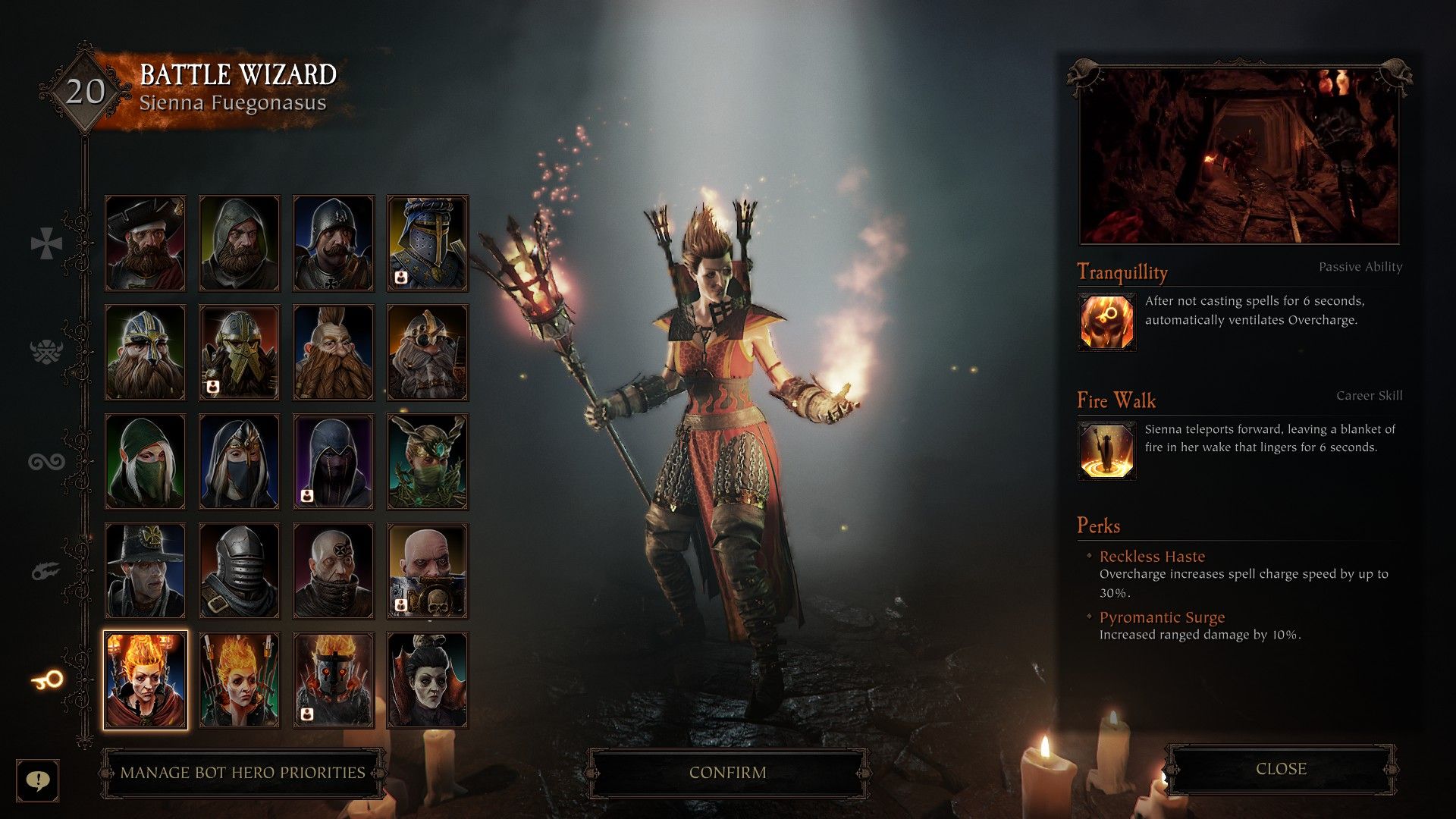
Task: Choose the Pyromancer career portrait
Action: point(240,680)
